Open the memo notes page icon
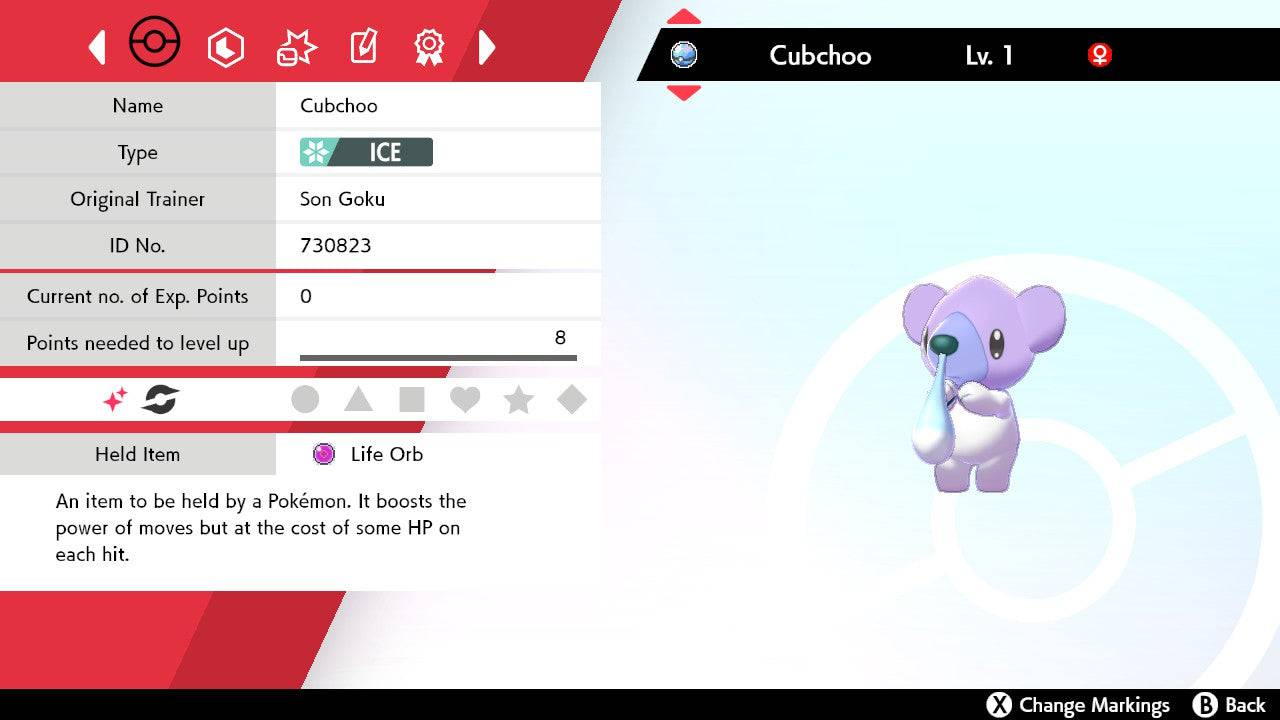This screenshot has height=720, width=1280. [362, 44]
